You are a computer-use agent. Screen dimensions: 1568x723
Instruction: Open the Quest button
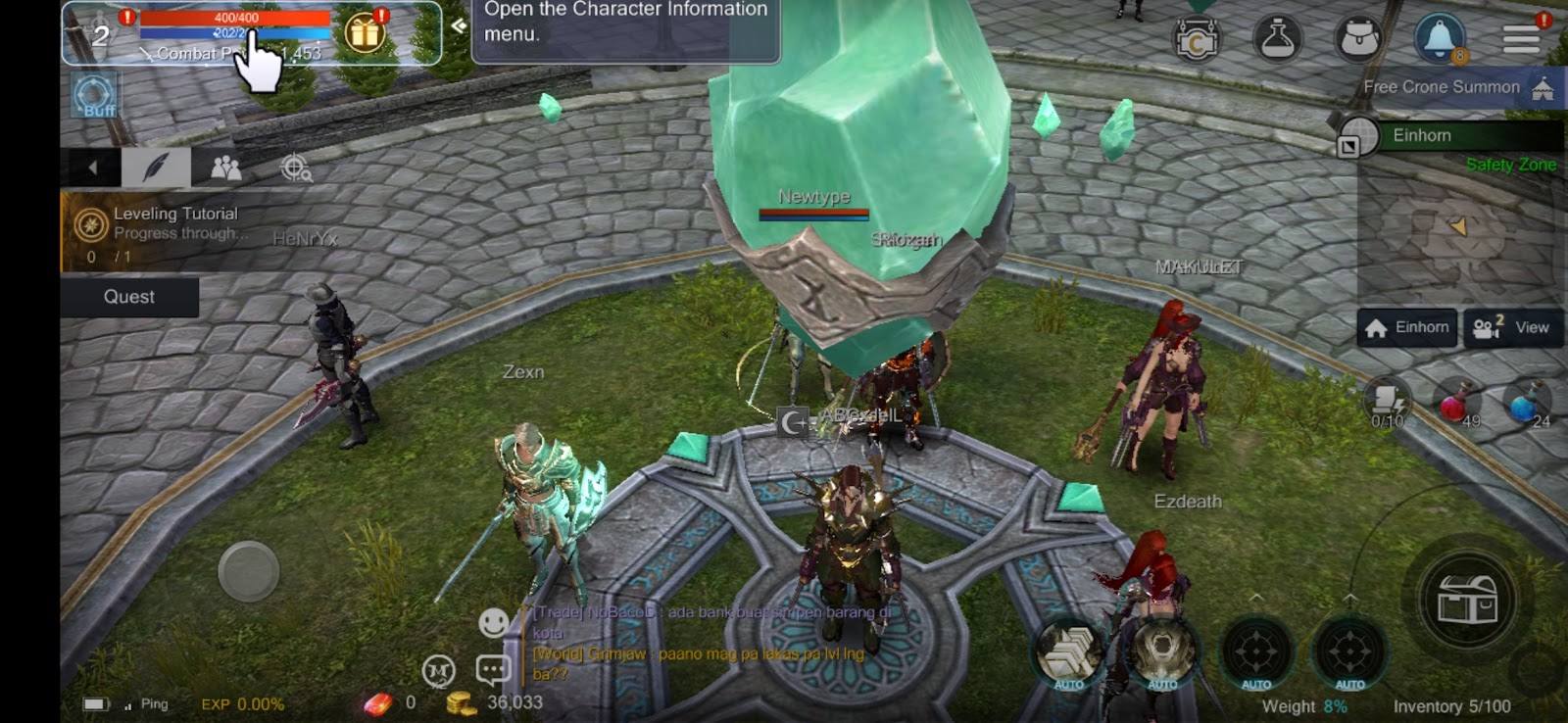coord(129,297)
